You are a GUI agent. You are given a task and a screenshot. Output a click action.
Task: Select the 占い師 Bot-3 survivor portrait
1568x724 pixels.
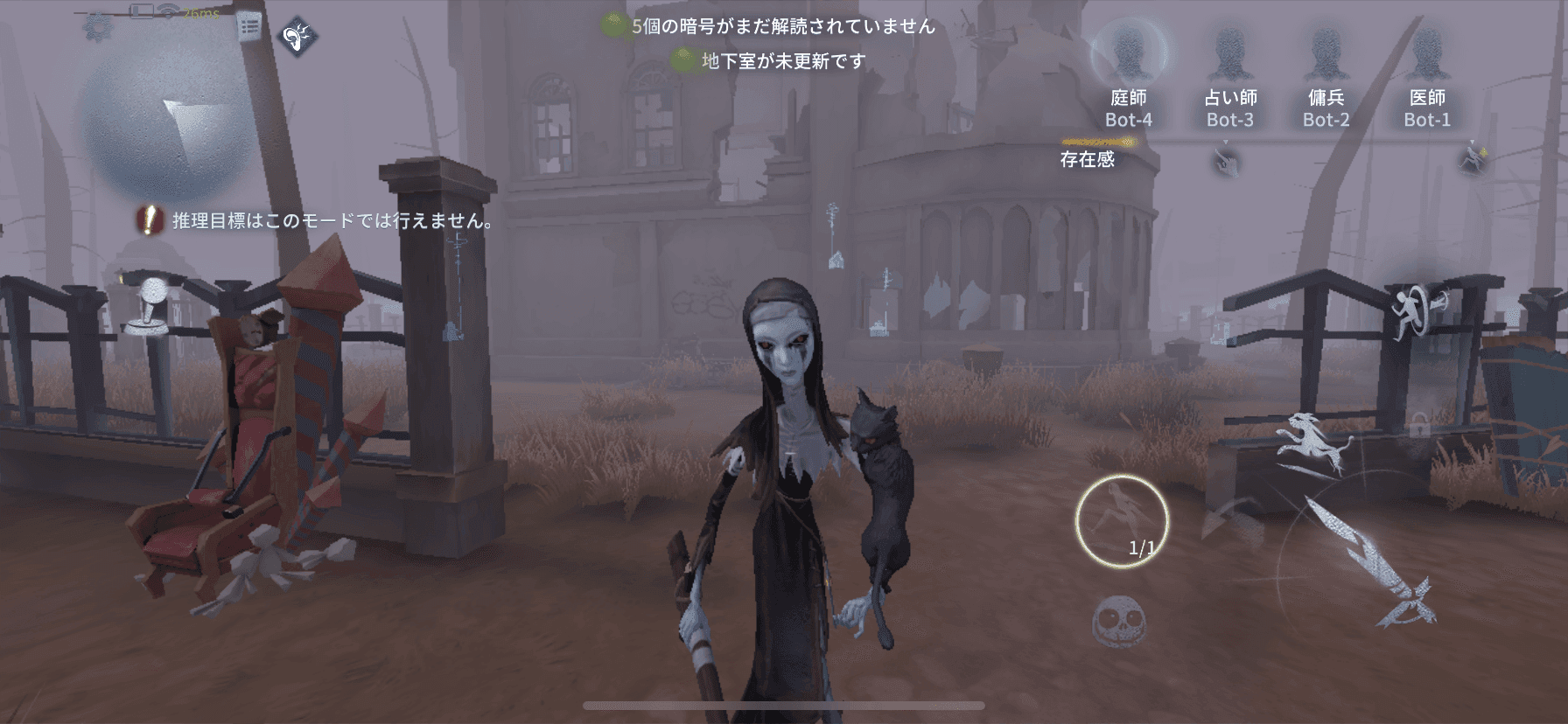click(1228, 52)
